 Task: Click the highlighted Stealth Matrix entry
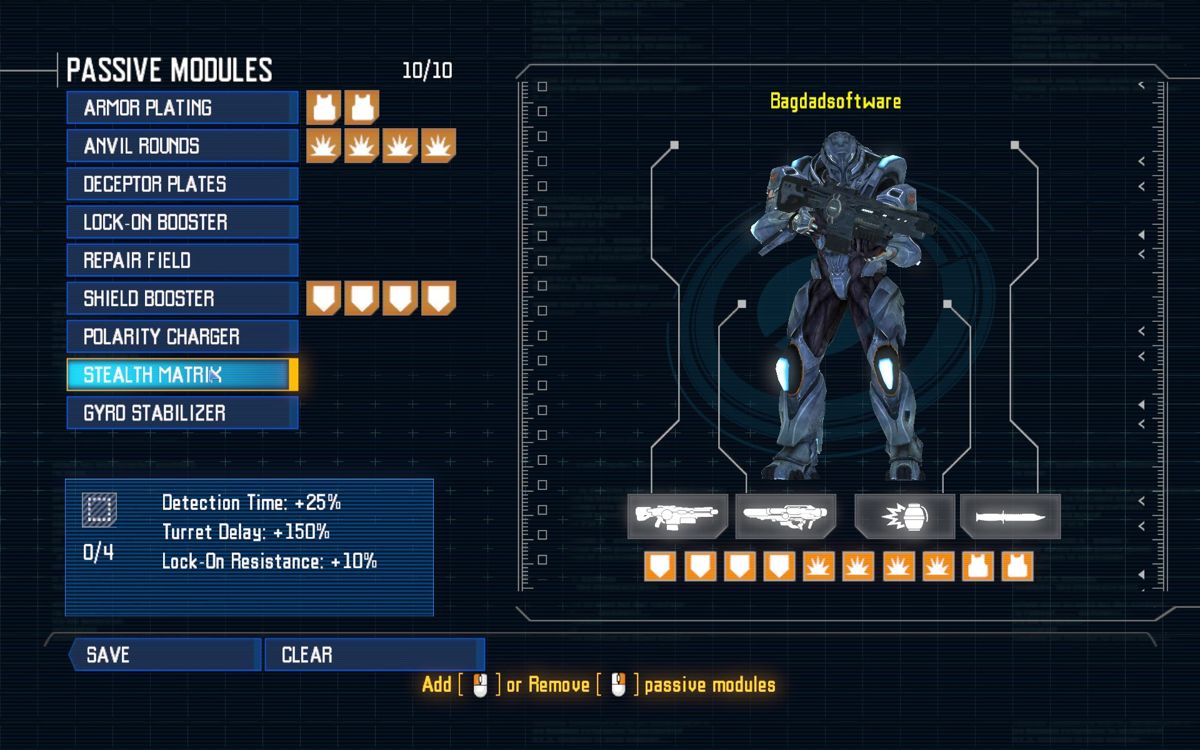coord(182,375)
